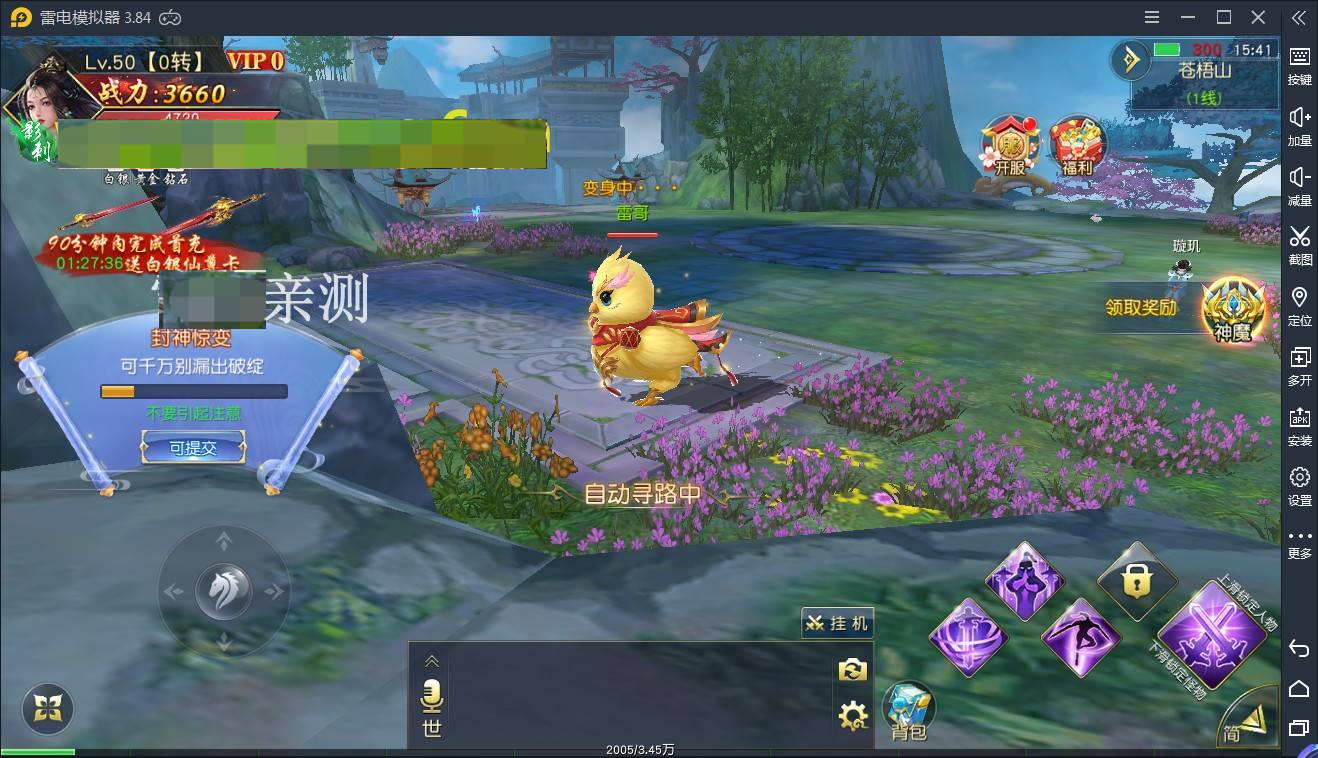Click the emulator 截图 screenshot tool

click(x=1299, y=243)
